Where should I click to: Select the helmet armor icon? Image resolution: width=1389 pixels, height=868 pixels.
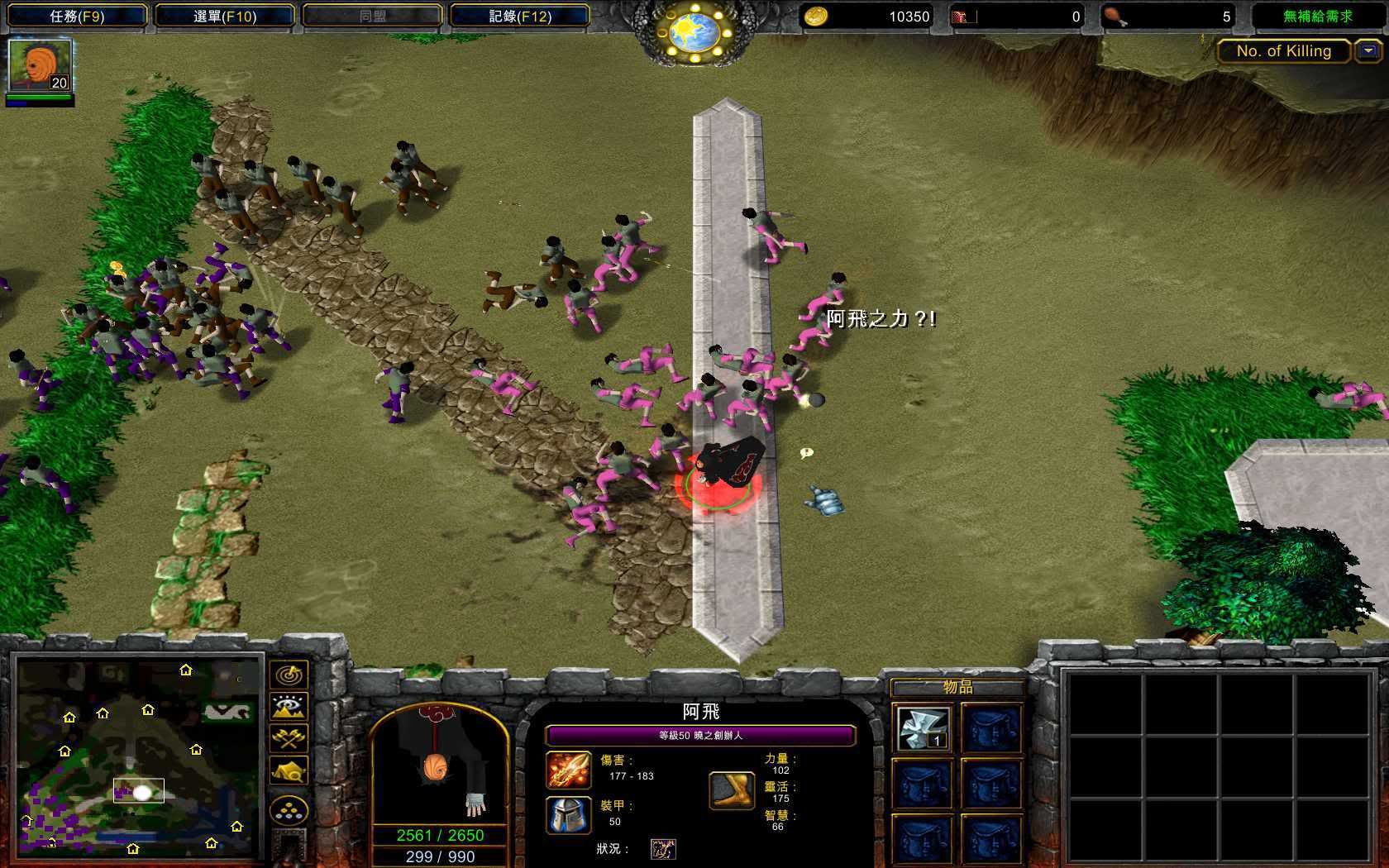569,814
